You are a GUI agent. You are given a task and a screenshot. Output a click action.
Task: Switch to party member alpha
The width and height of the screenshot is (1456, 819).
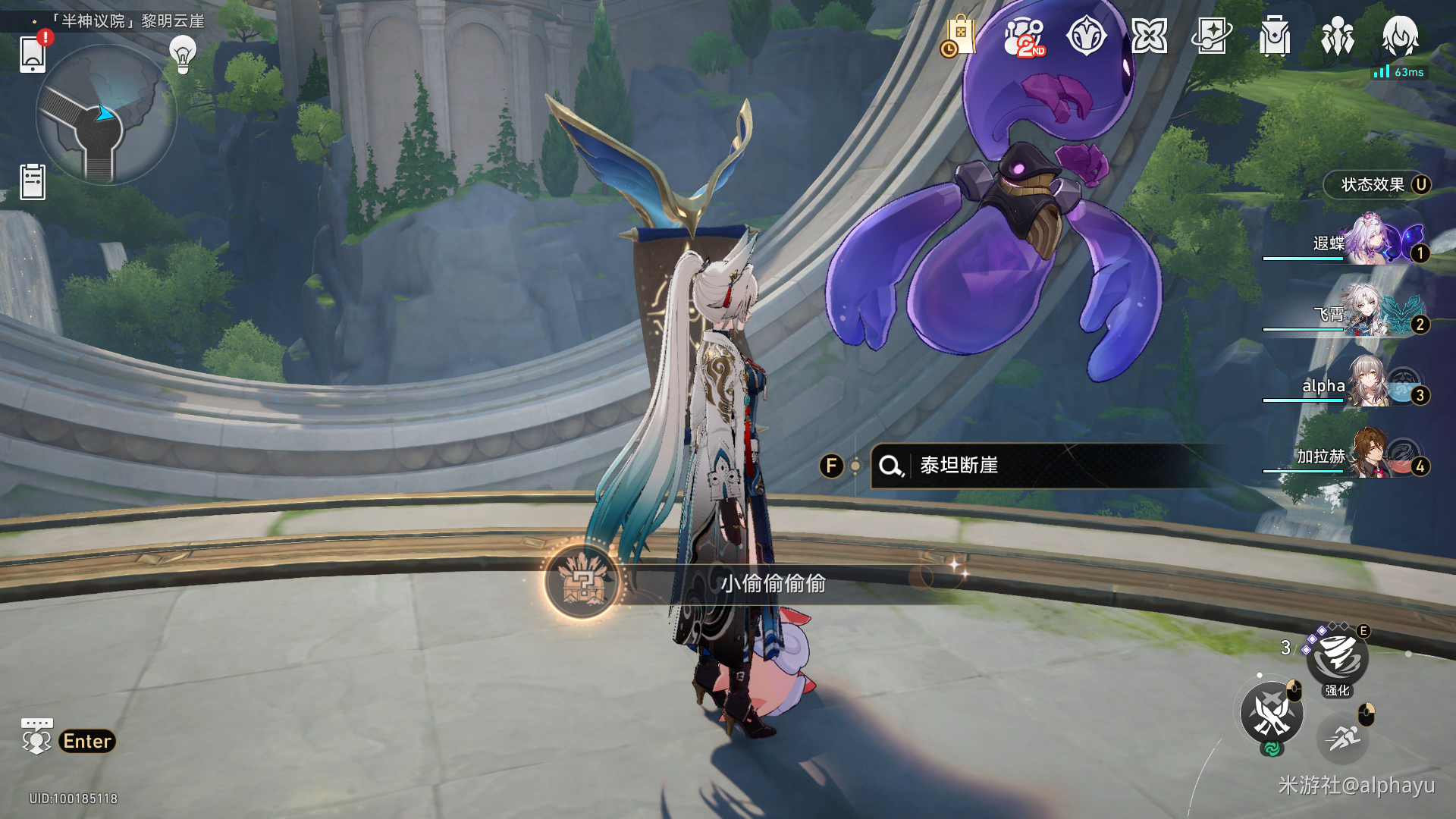pos(1365,384)
